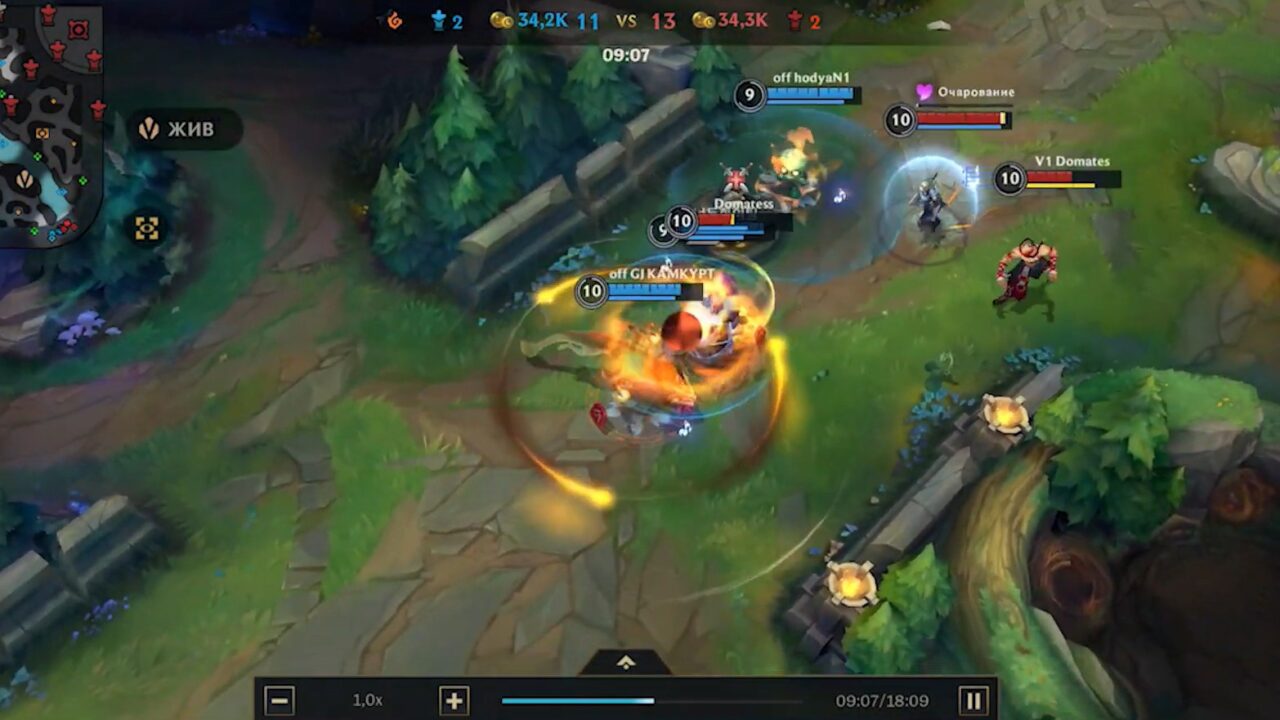Click the red gold coin icon showing 34,3K
The height and width of the screenshot is (720, 1280).
(x=706, y=19)
